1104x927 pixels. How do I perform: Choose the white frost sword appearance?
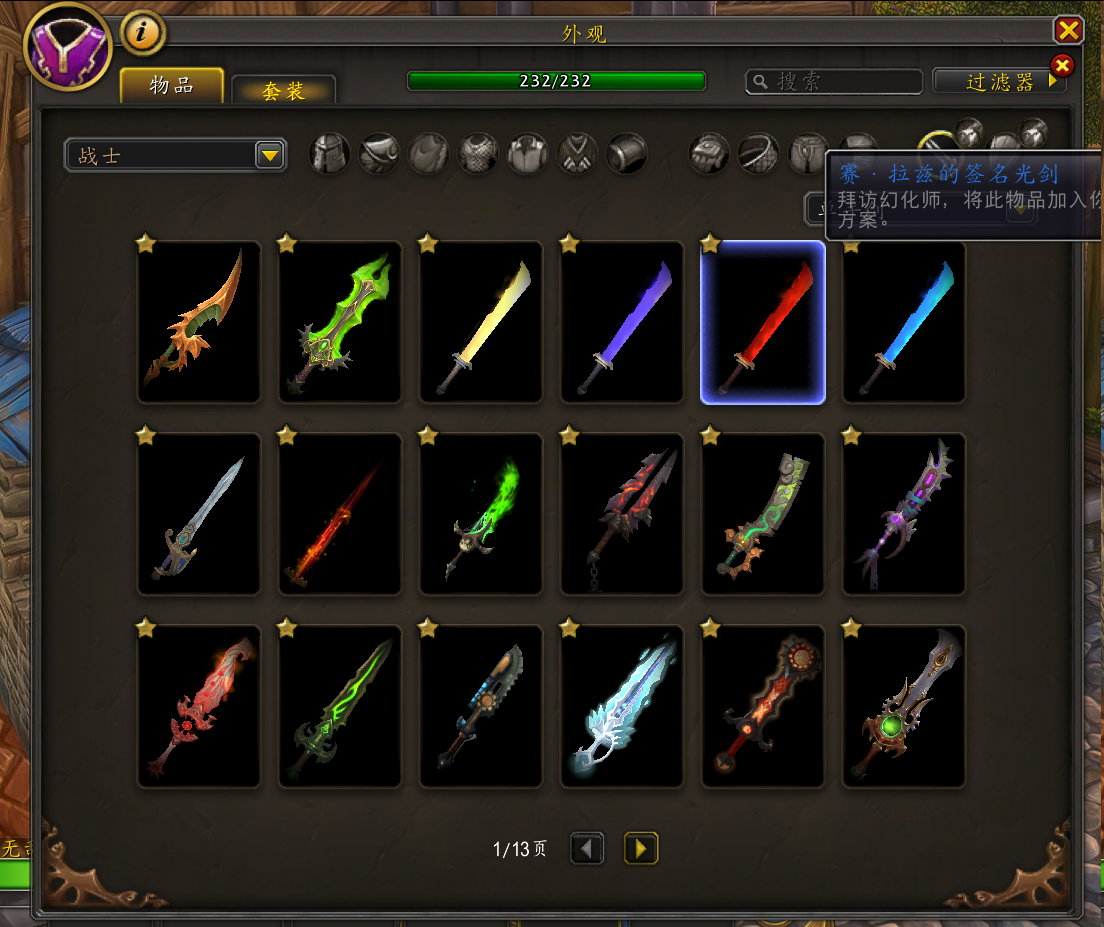coord(622,706)
